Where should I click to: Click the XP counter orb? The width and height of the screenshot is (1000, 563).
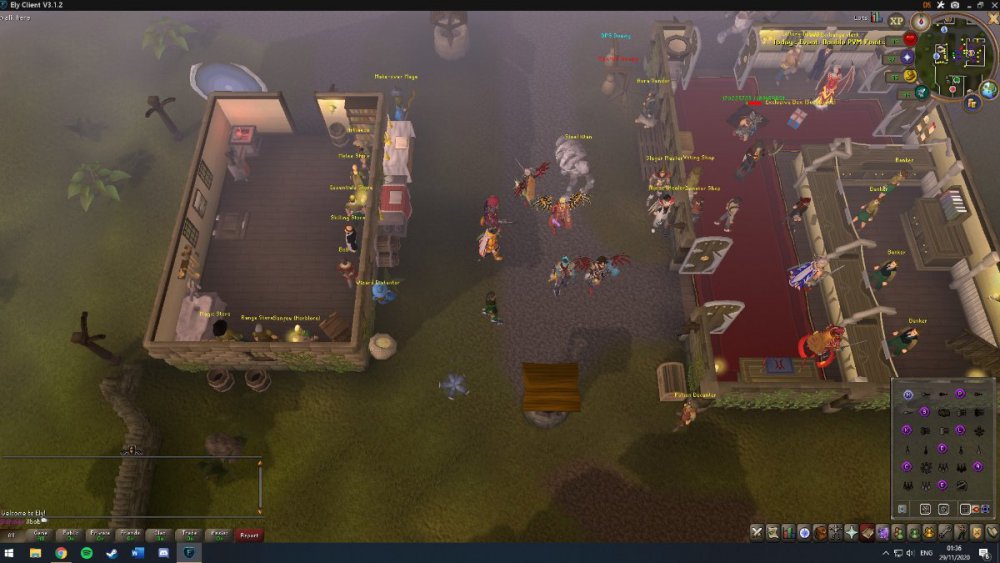896,21
